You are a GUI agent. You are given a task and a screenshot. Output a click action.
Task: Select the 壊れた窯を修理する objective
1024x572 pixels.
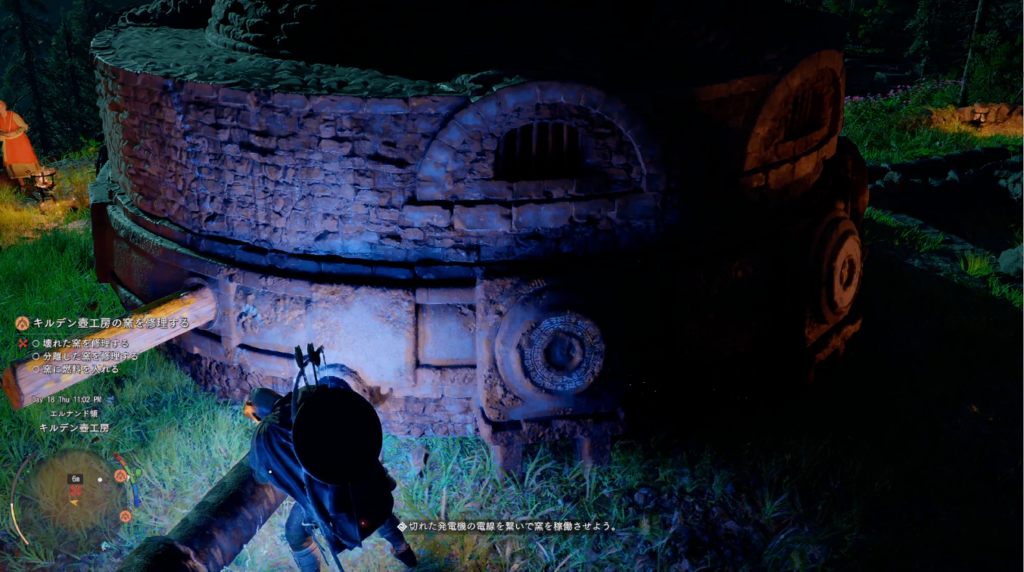82,343
